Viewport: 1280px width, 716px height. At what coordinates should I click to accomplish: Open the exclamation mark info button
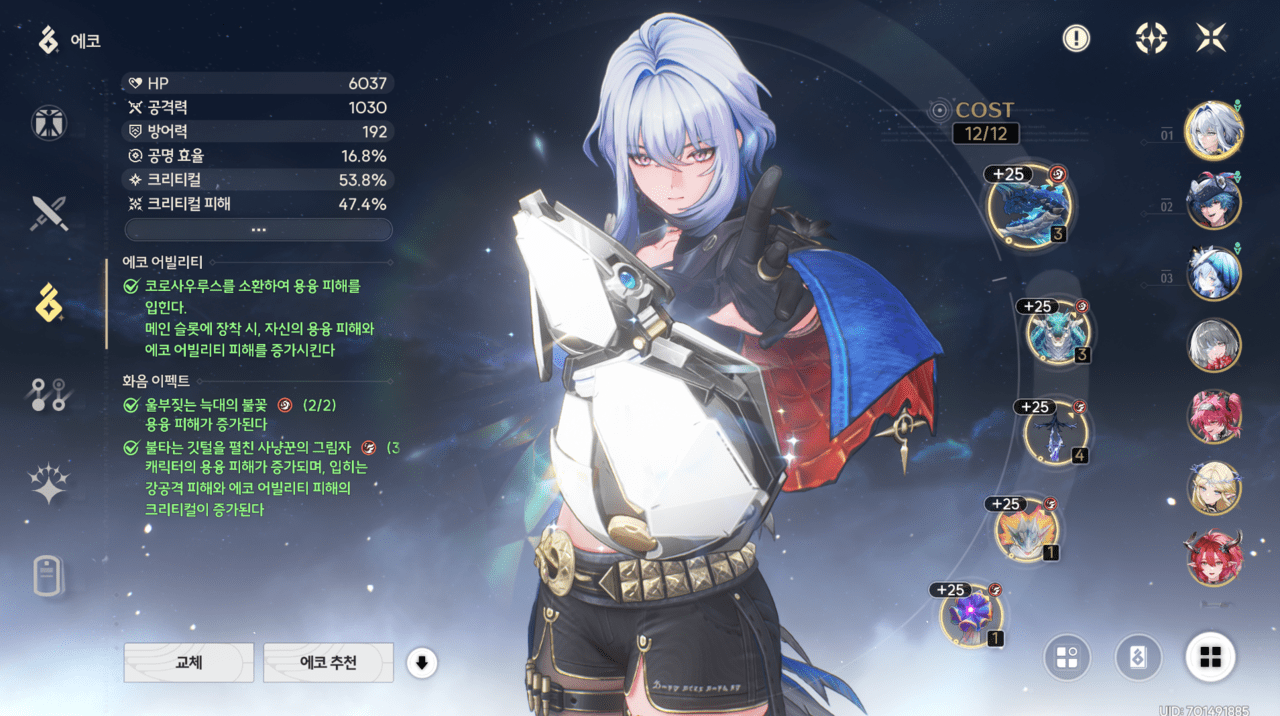1076,39
